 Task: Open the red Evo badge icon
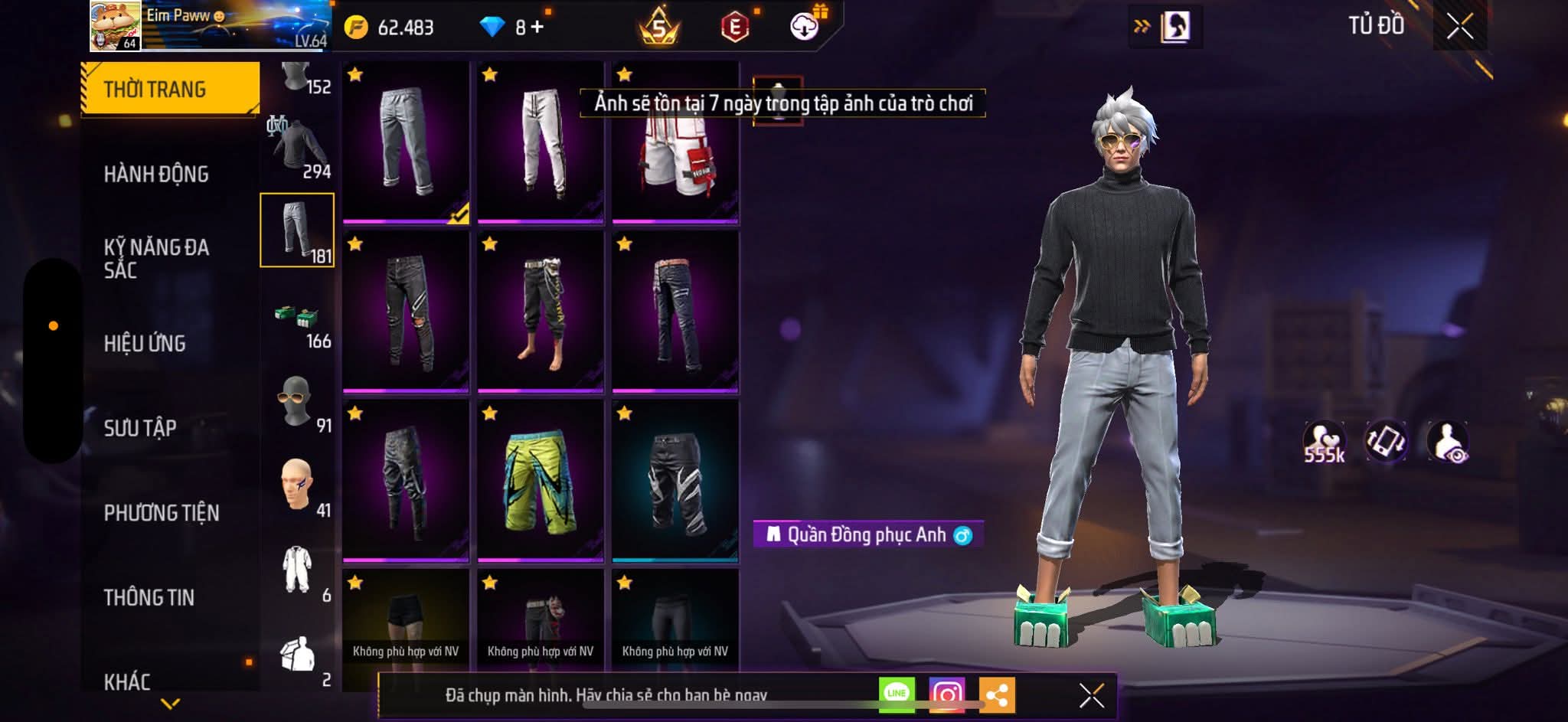click(734, 24)
